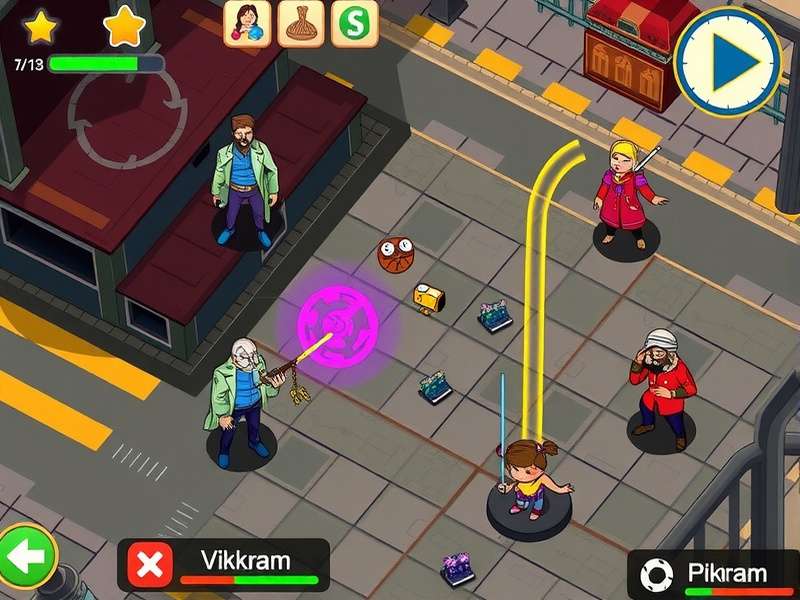Click the red X next to Vikkram

tap(149, 565)
